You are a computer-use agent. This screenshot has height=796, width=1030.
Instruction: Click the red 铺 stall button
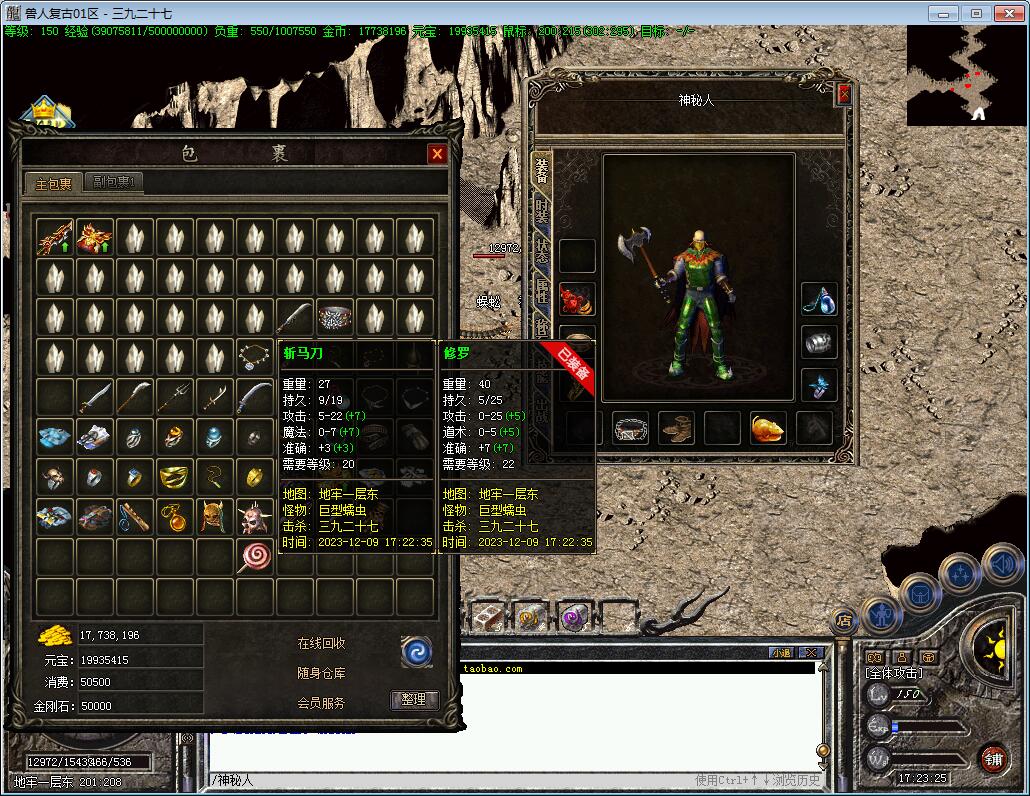point(993,758)
